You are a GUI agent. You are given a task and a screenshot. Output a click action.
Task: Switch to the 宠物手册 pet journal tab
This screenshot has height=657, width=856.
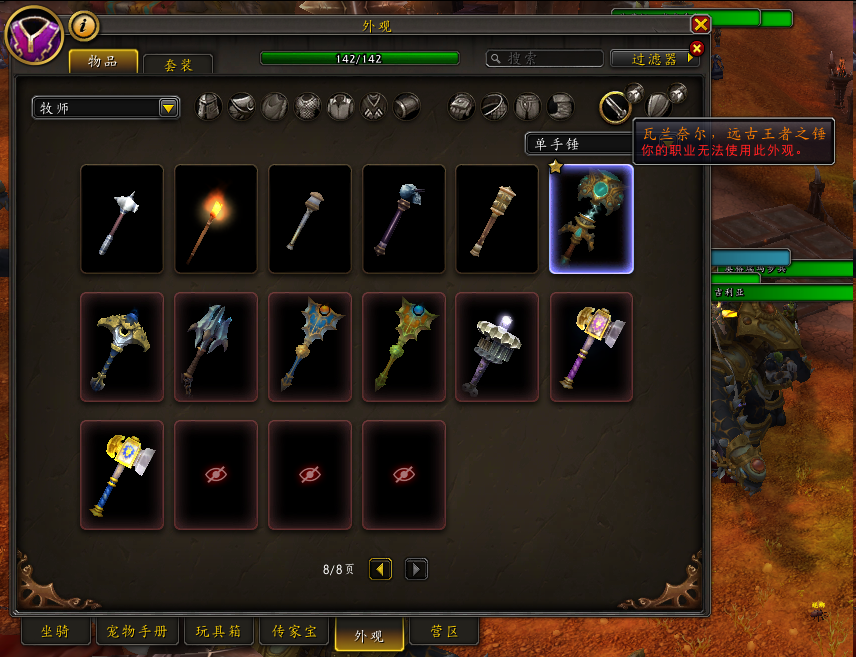click(x=138, y=632)
